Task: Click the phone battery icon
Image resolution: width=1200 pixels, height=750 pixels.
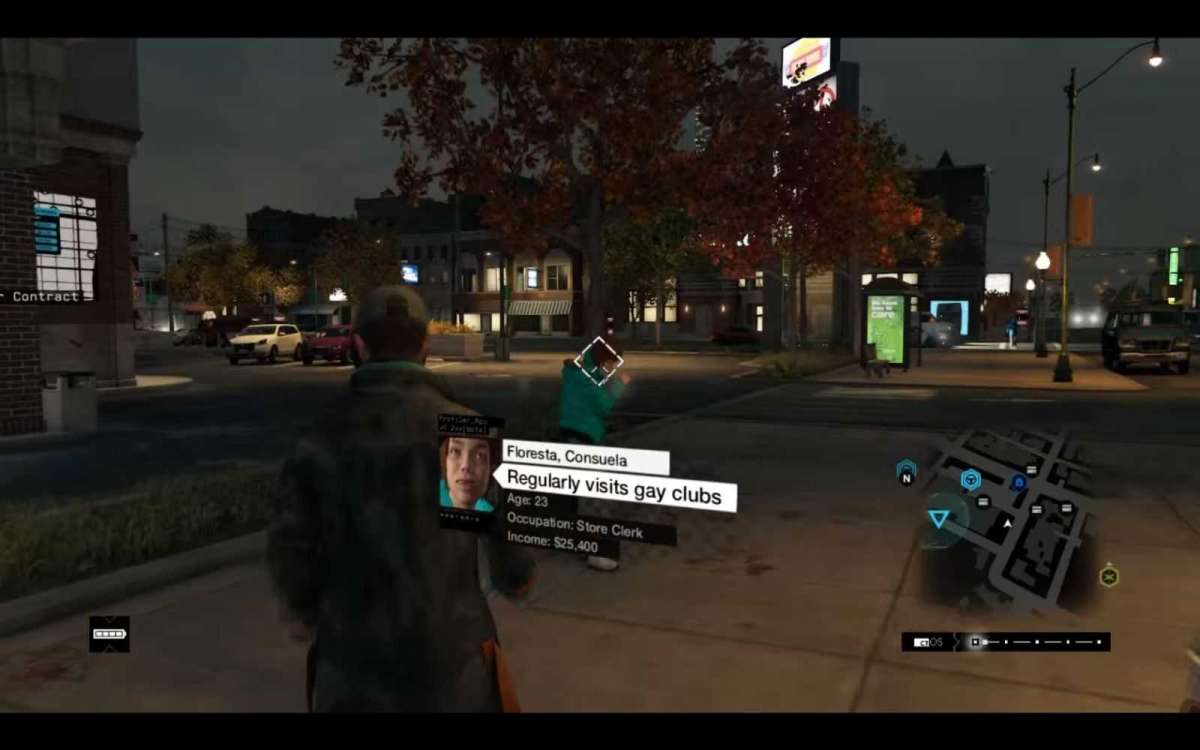Action: click(109, 634)
